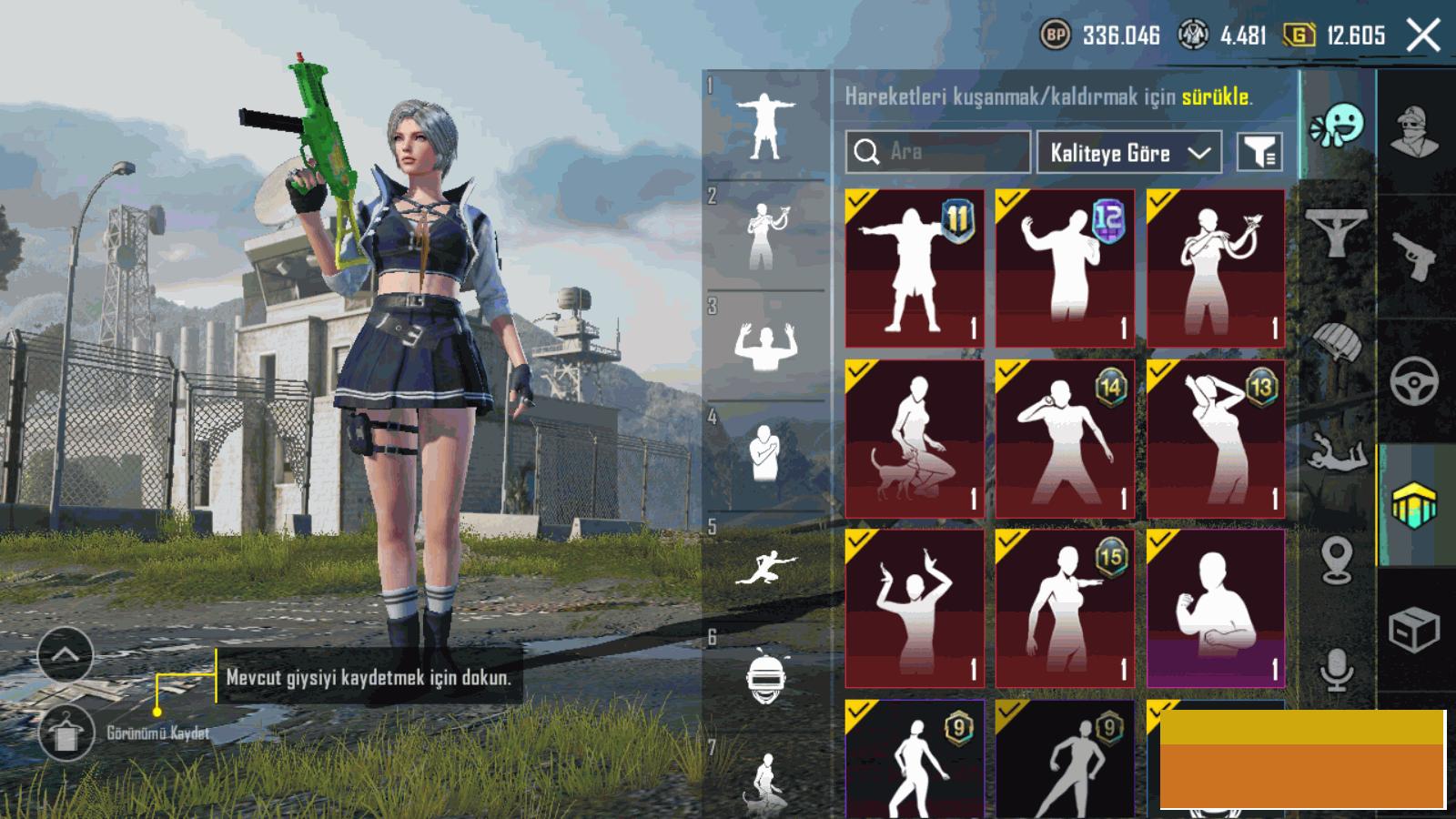Pick the emote with the 14 badge
This screenshot has width=1456, height=819.
[x=1065, y=439]
